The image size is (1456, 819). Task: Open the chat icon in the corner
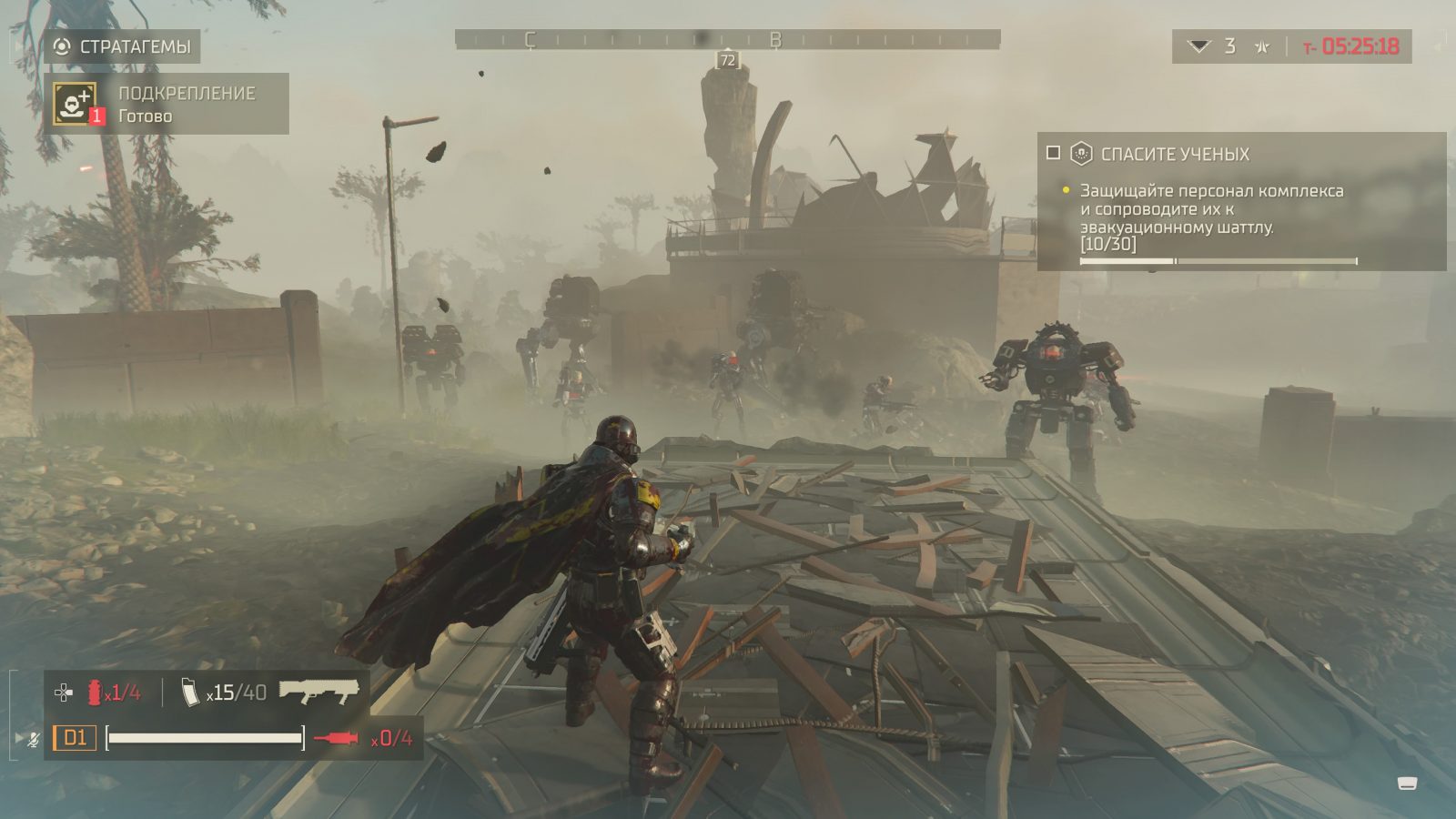click(1407, 783)
